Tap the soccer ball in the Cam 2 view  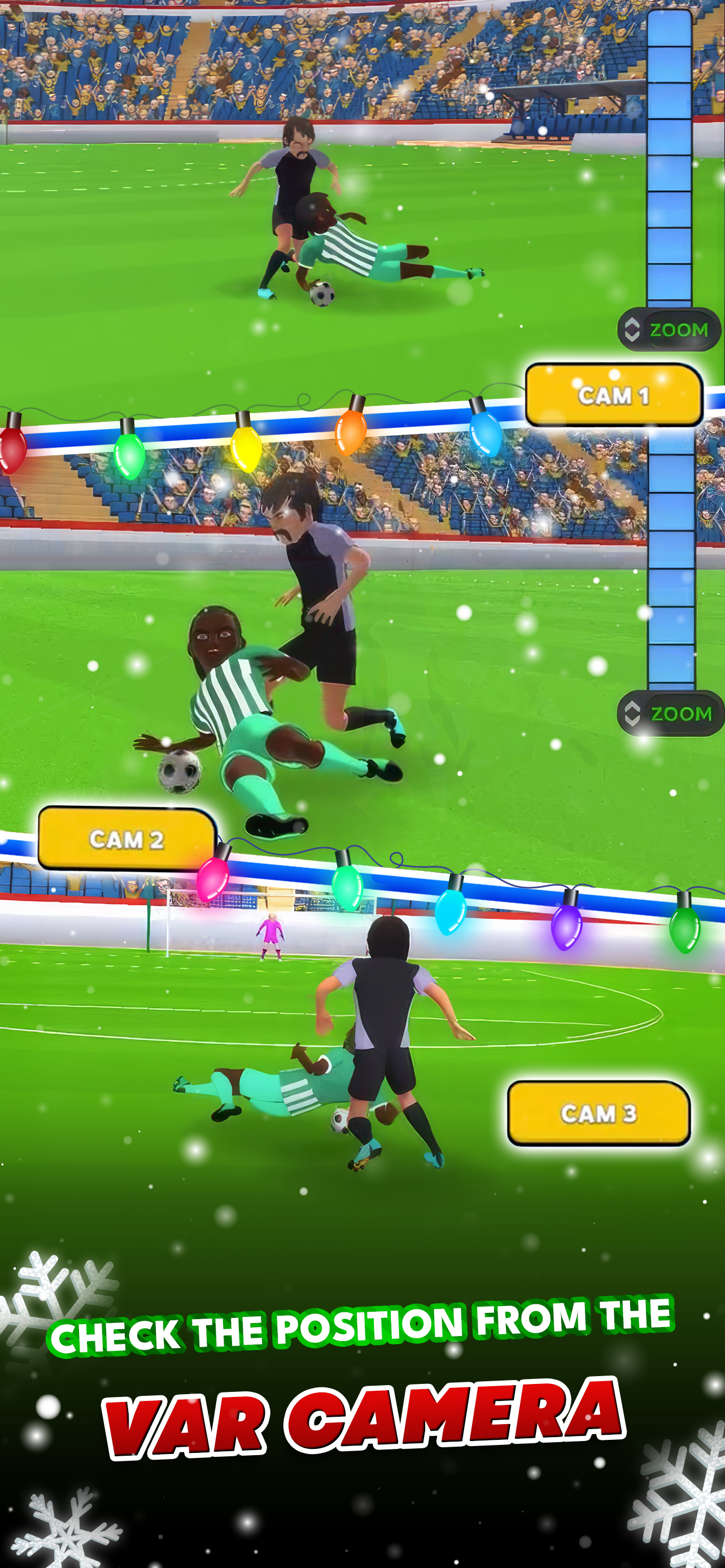180,772
